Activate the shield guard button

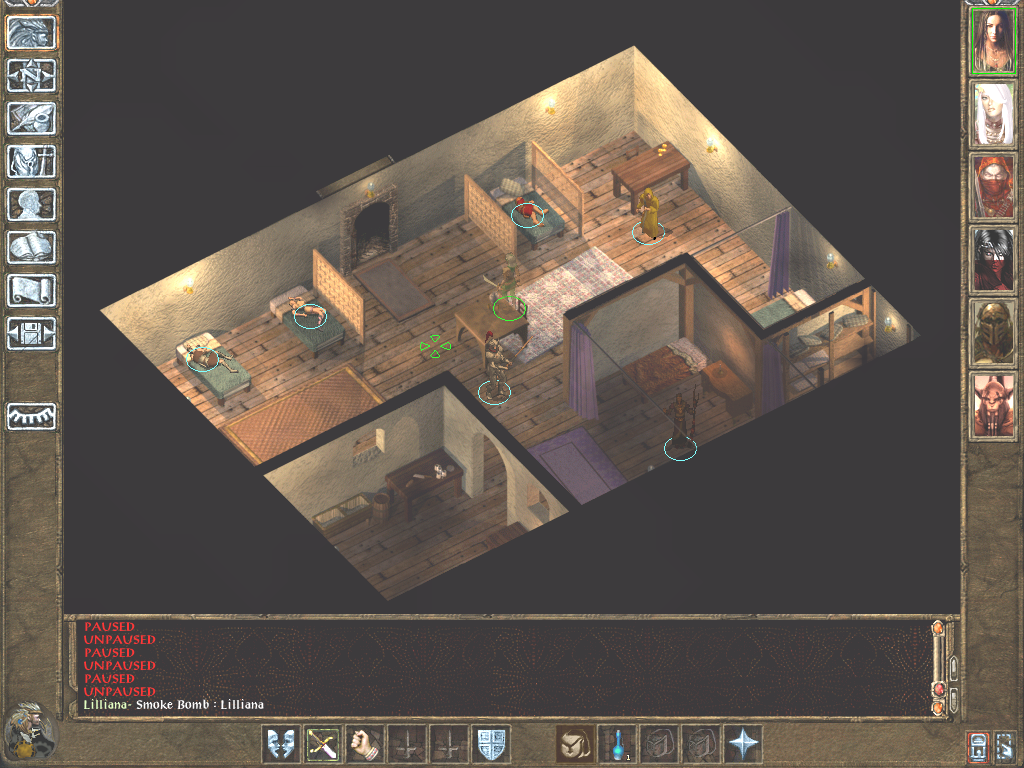click(x=491, y=744)
